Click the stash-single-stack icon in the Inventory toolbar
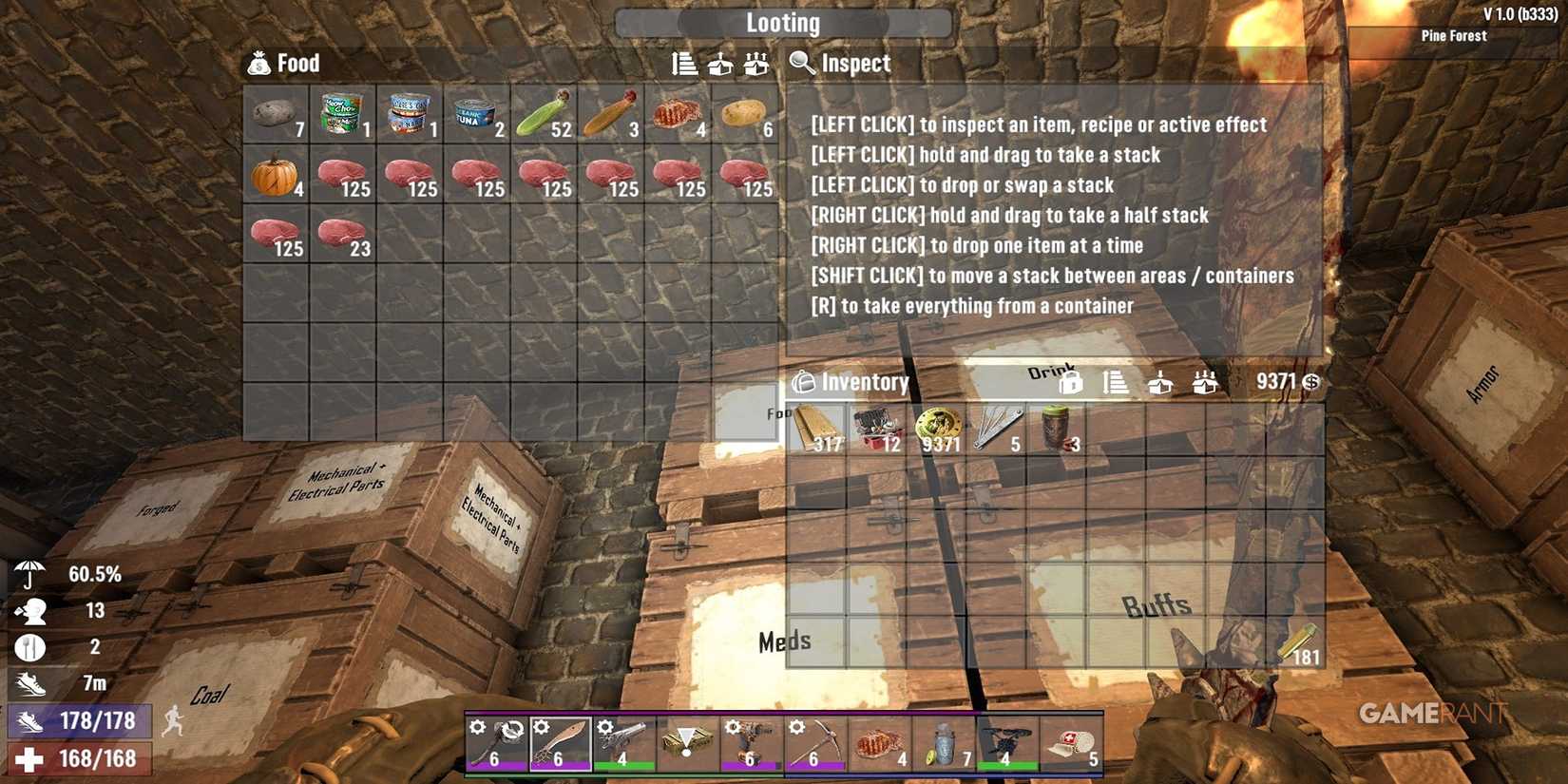1568x784 pixels. tap(1159, 382)
